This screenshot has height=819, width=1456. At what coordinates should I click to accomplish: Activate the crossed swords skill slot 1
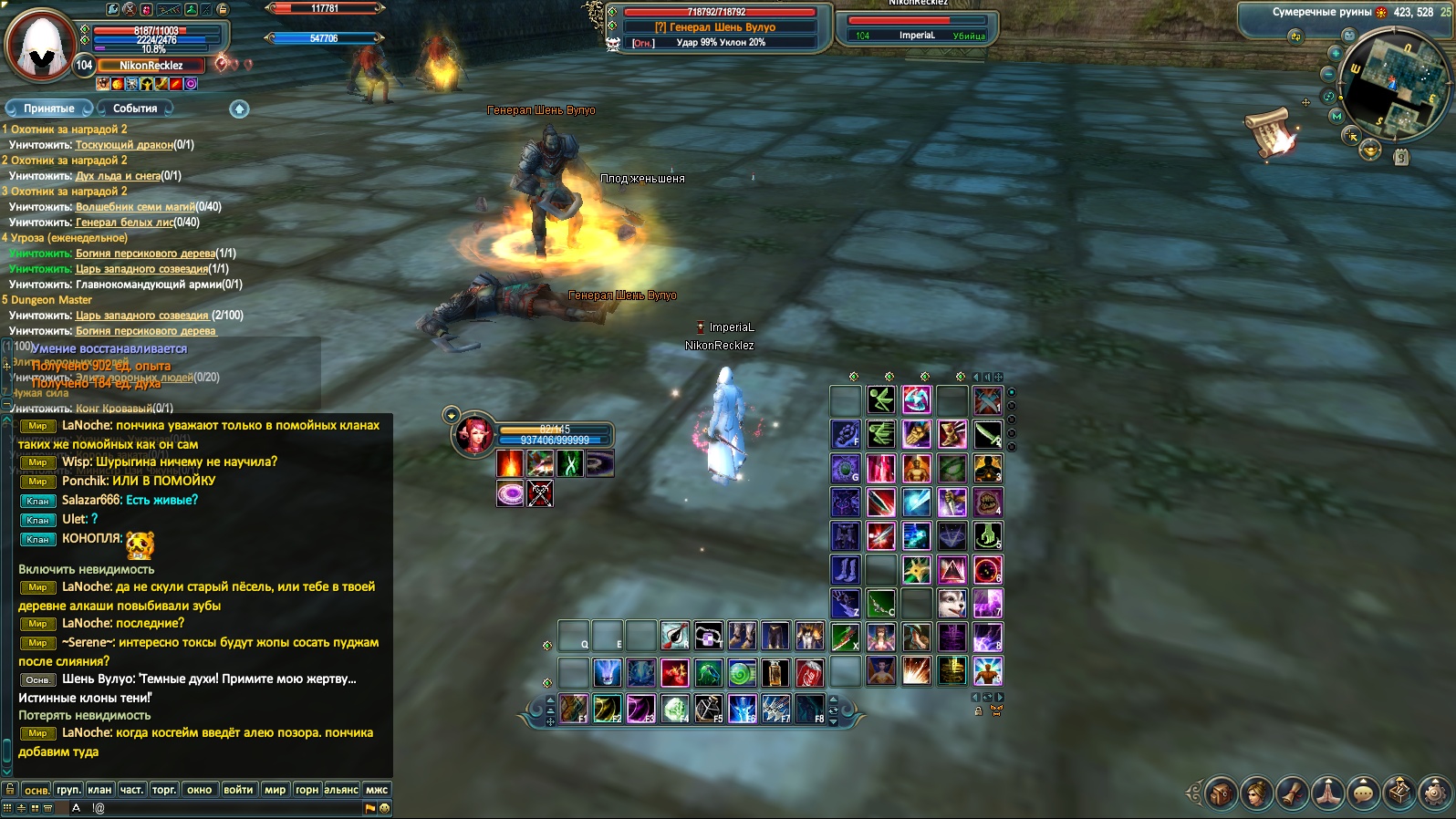987,400
